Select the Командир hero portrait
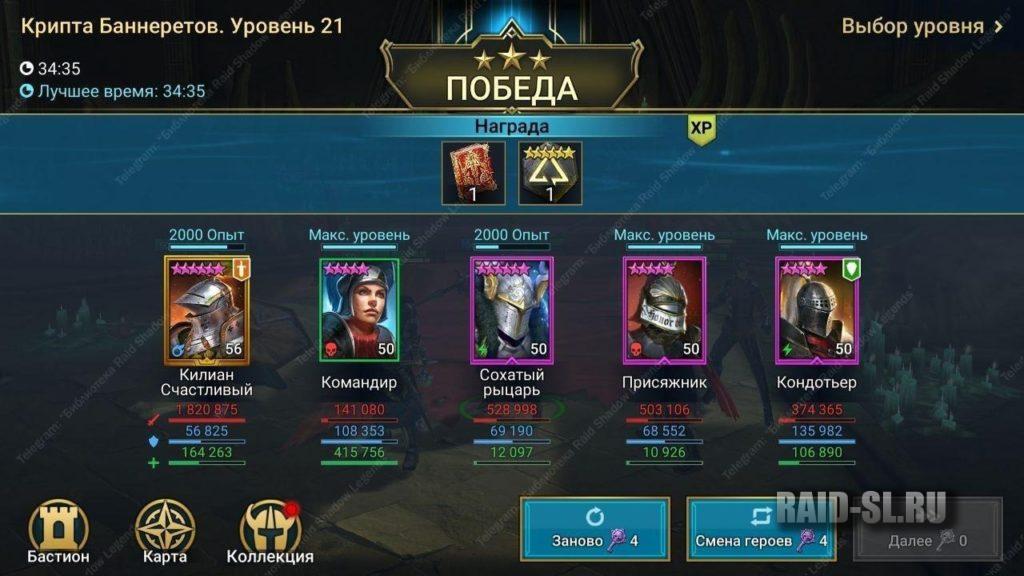Screen dimensions: 1024x576 359,309
